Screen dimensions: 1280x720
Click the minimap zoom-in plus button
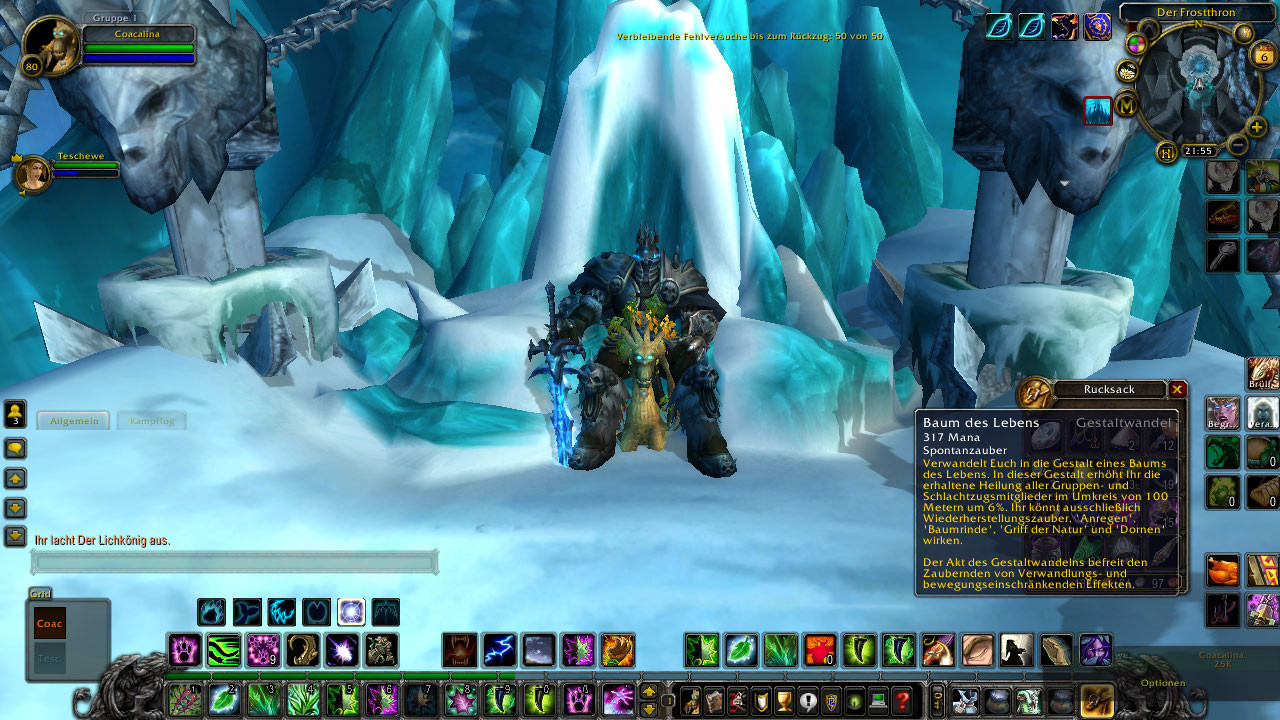pos(1257,127)
